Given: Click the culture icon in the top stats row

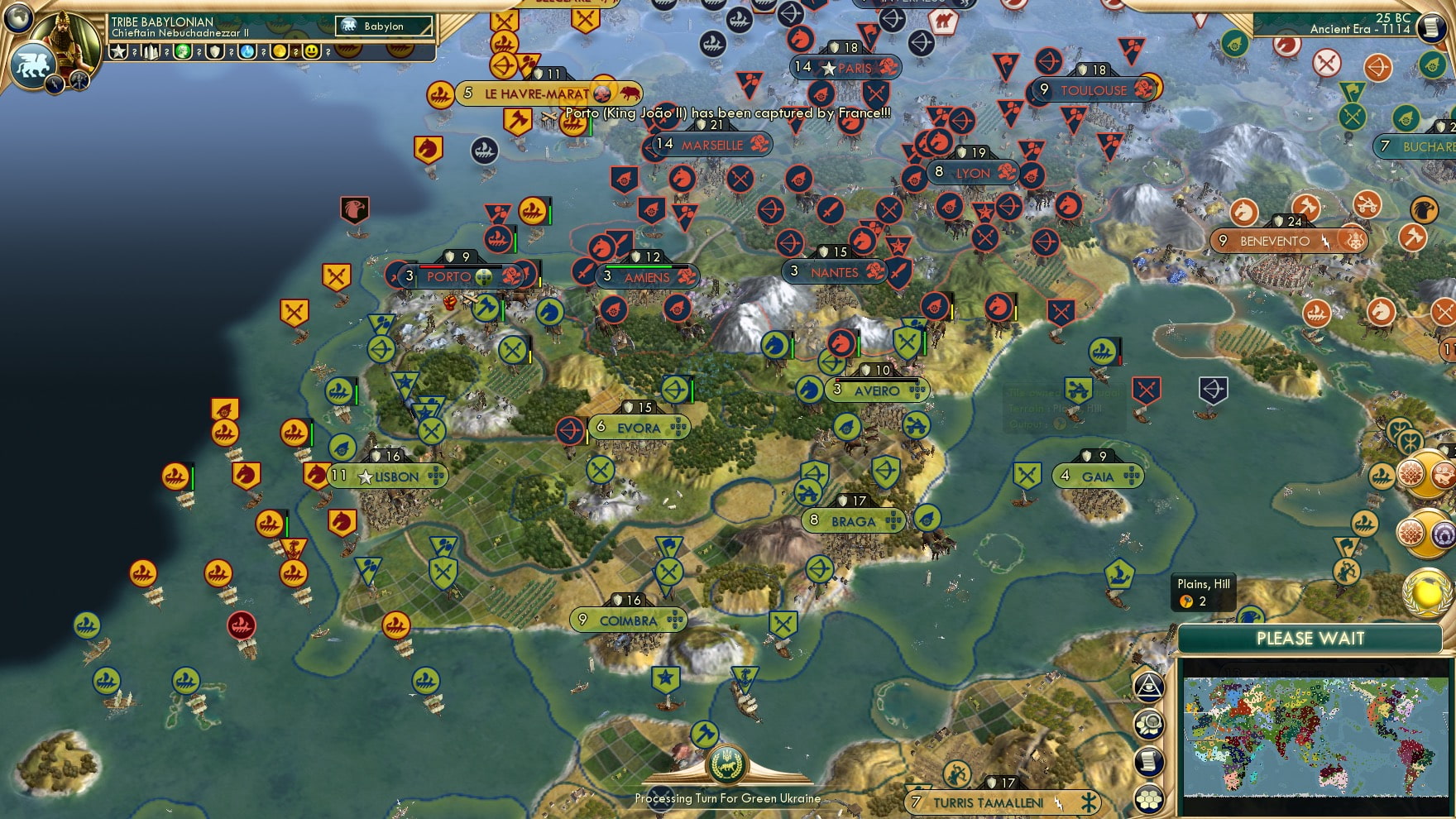Looking at the screenshot, I should [182, 53].
